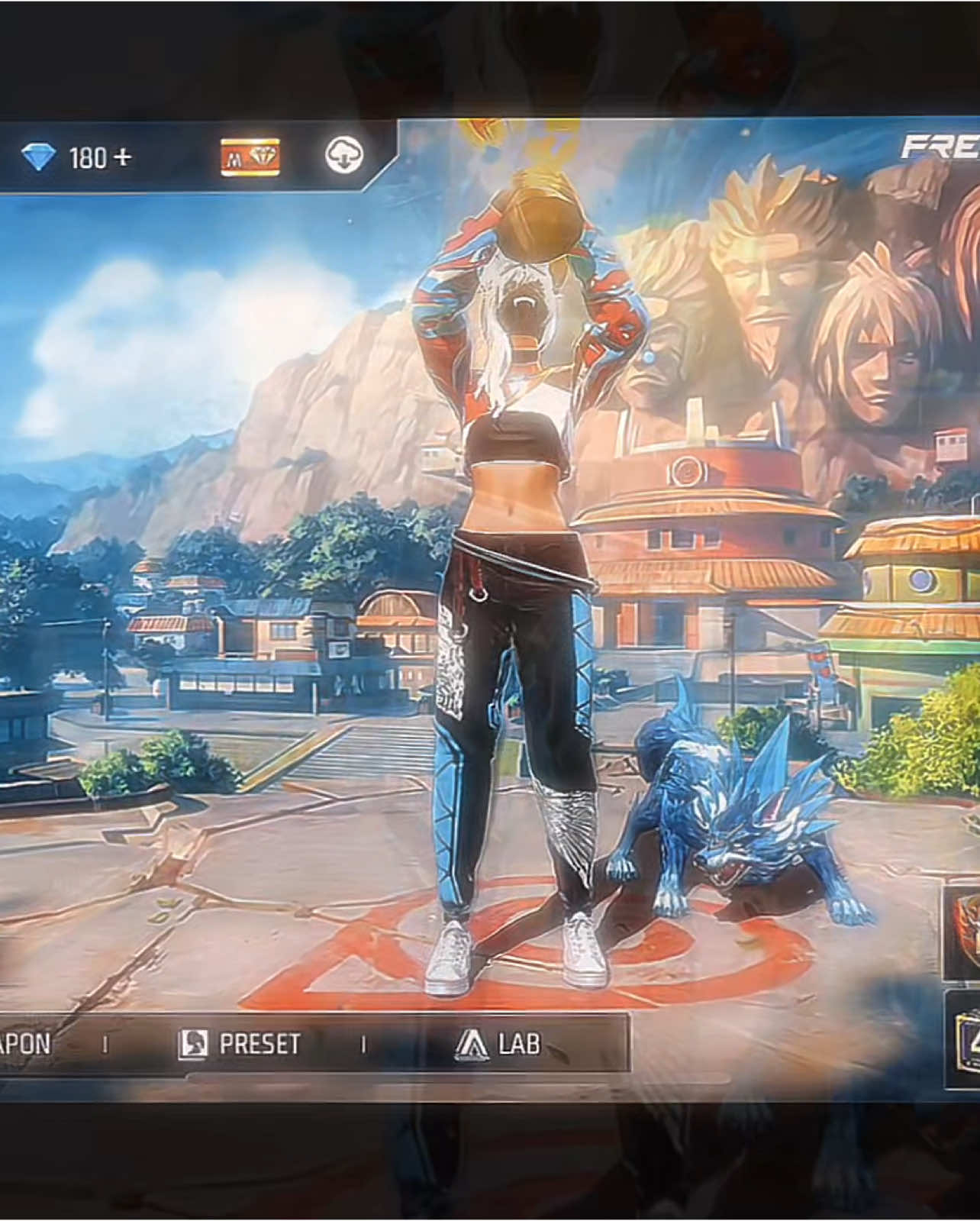
Task: Switch to the Lab section
Action: tap(498, 1044)
